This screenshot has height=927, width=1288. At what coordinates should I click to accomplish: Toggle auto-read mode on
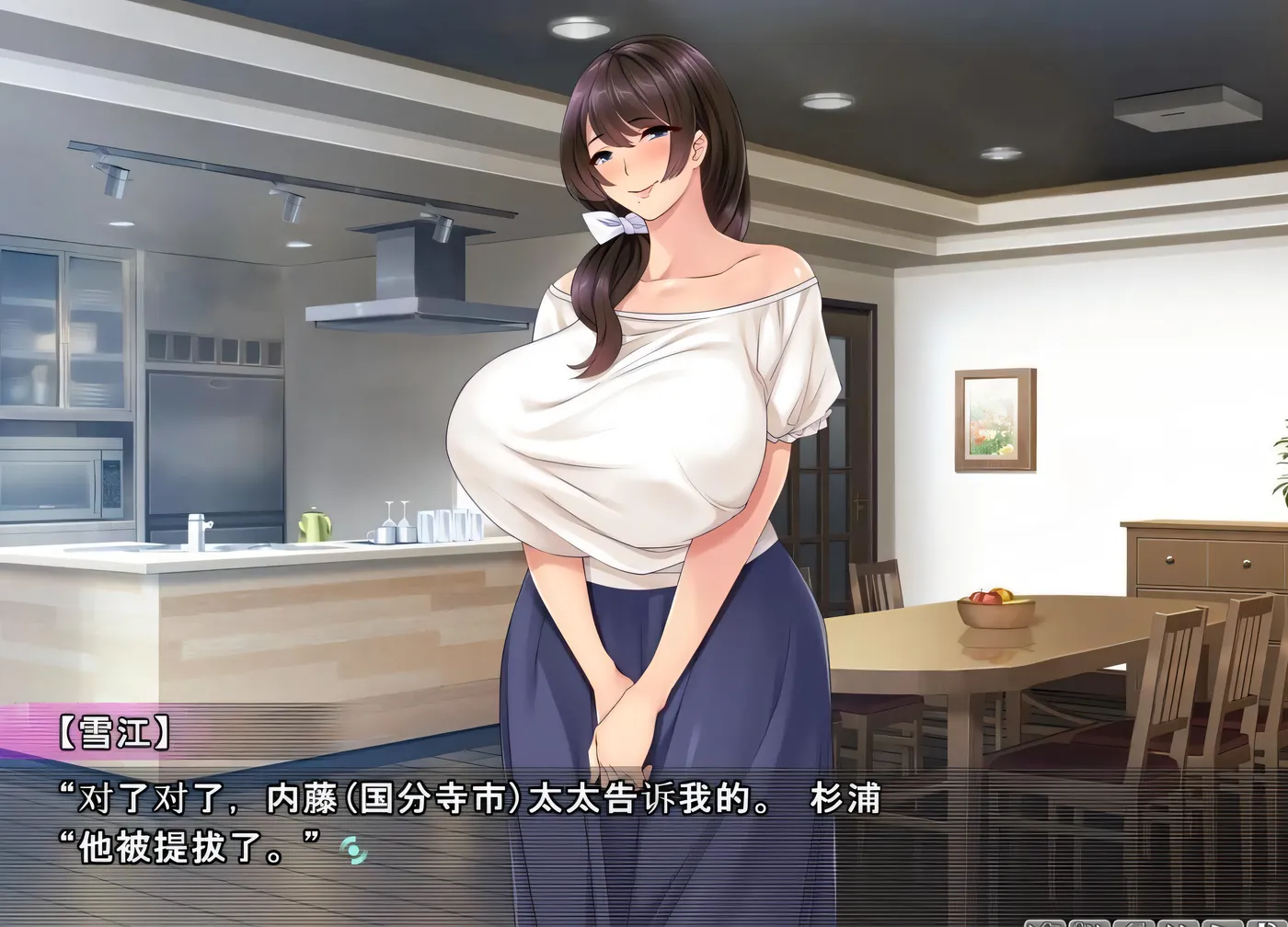pos(1224,923)
